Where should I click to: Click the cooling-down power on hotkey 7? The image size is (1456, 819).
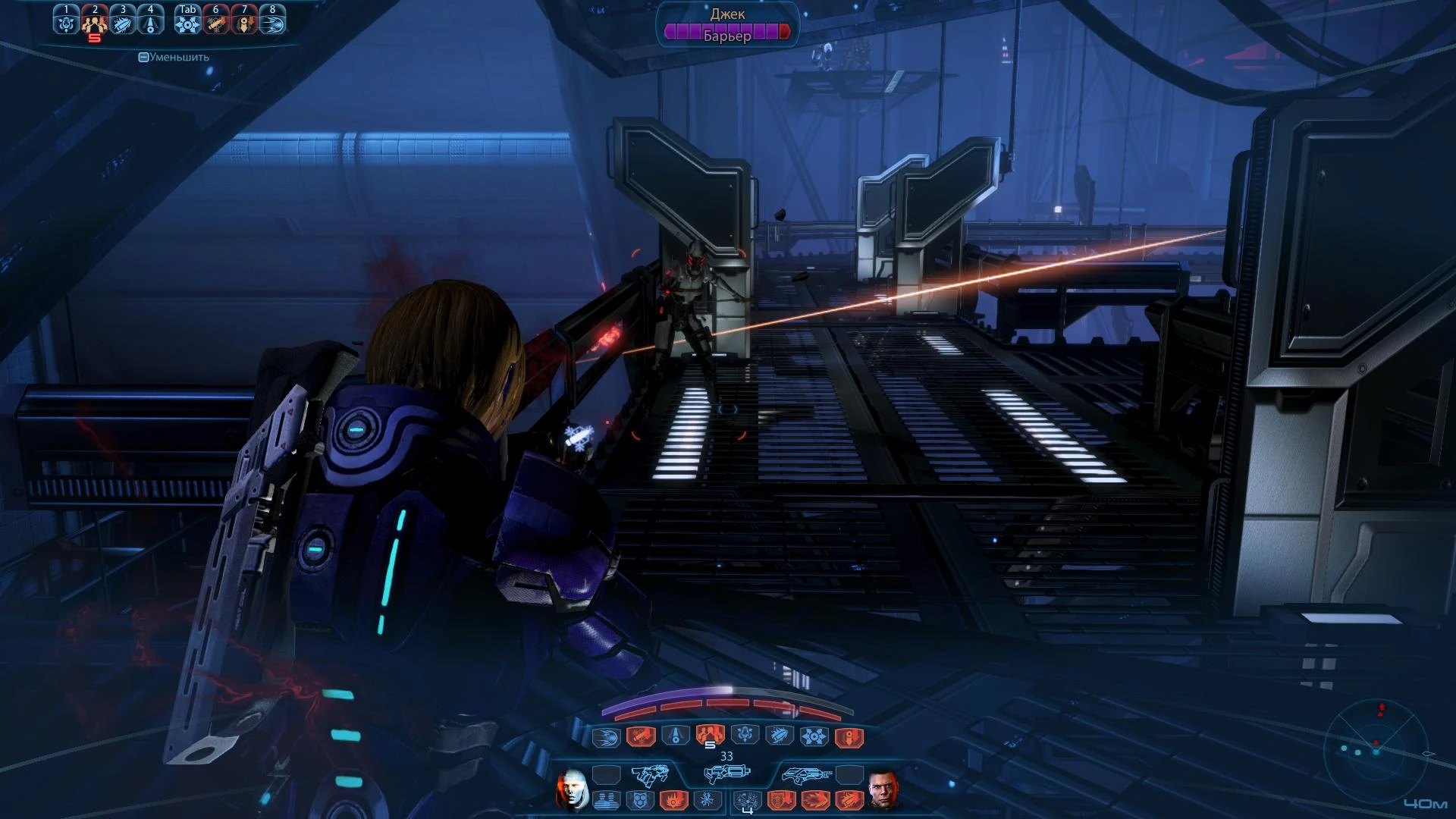click(x=244, y=22)
